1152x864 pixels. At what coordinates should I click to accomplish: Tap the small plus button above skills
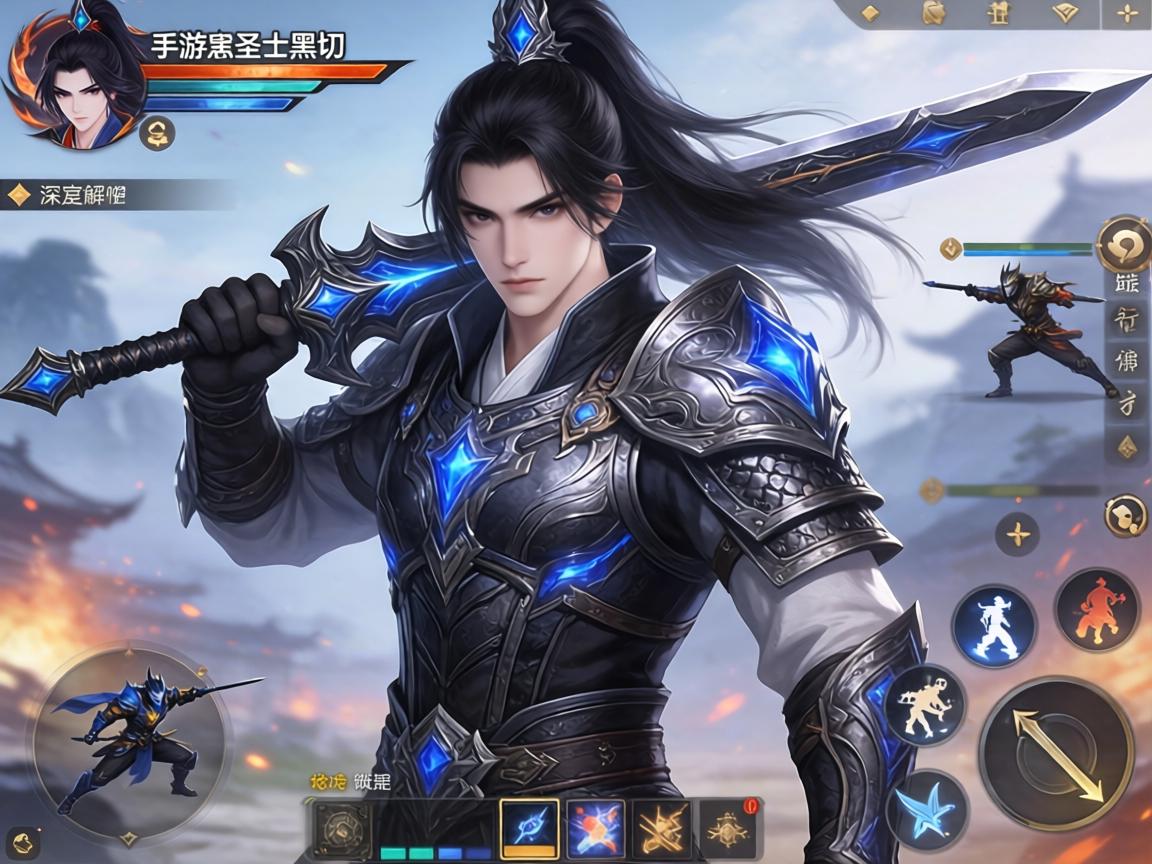point(1018,534)
